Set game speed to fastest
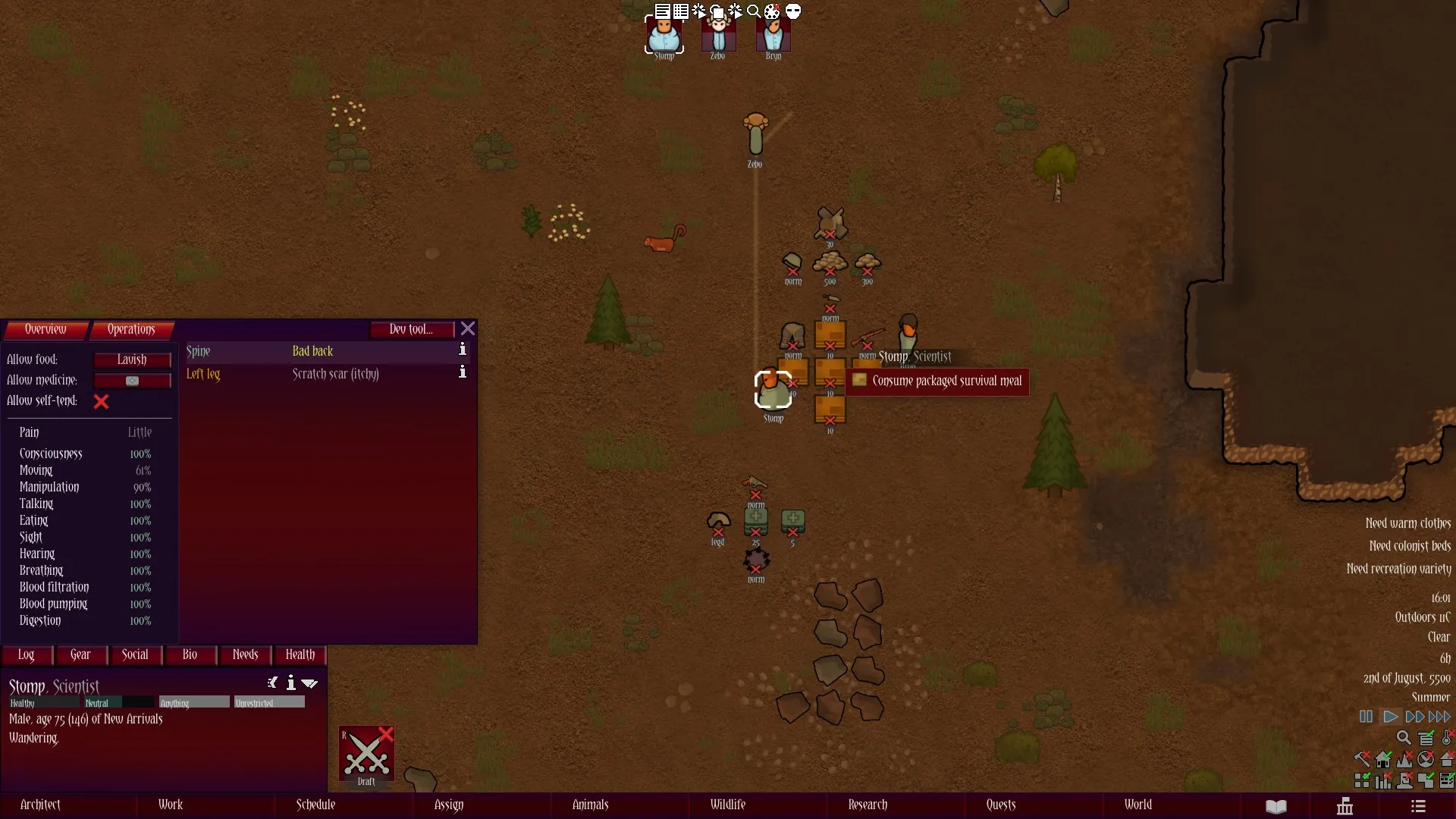 [x=1439, y=717]
